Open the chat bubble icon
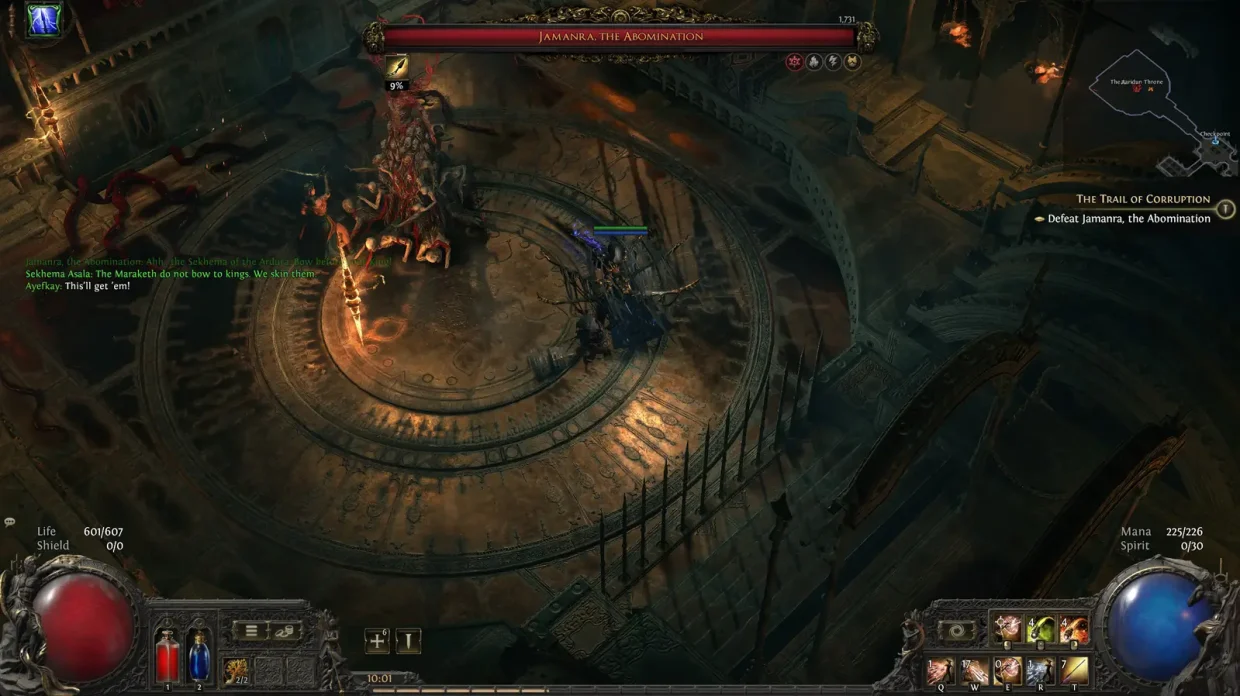Screen dimensions: 1240x696 click(x=10, y=522)
